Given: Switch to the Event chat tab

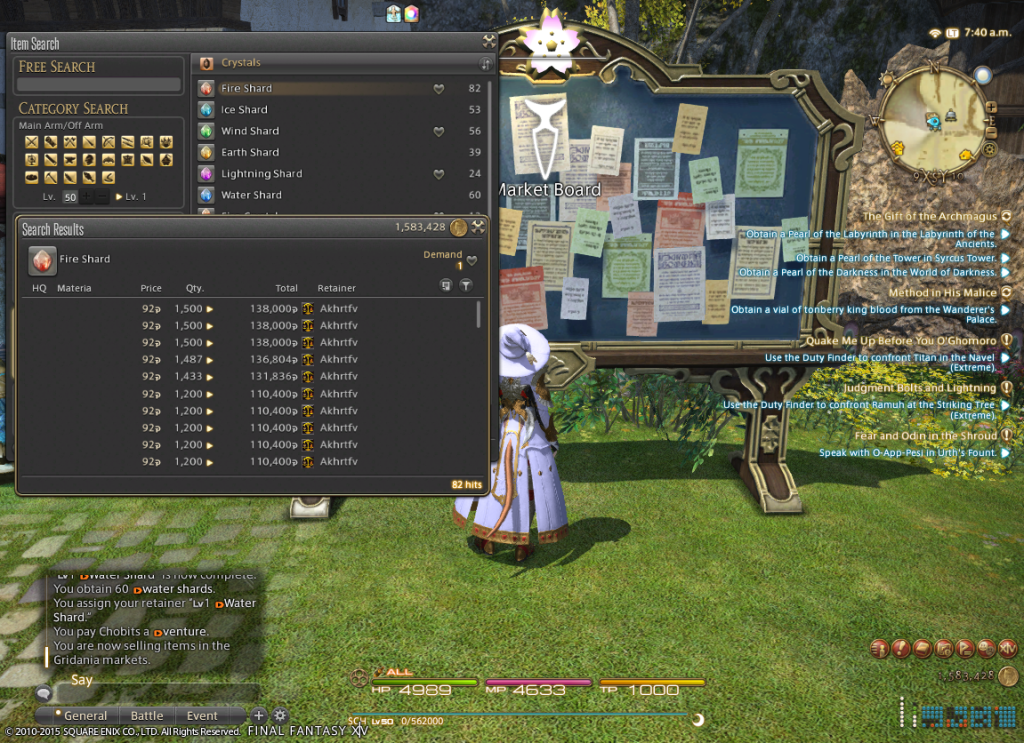Looking at the screenshot, I should tap(202, 716).
